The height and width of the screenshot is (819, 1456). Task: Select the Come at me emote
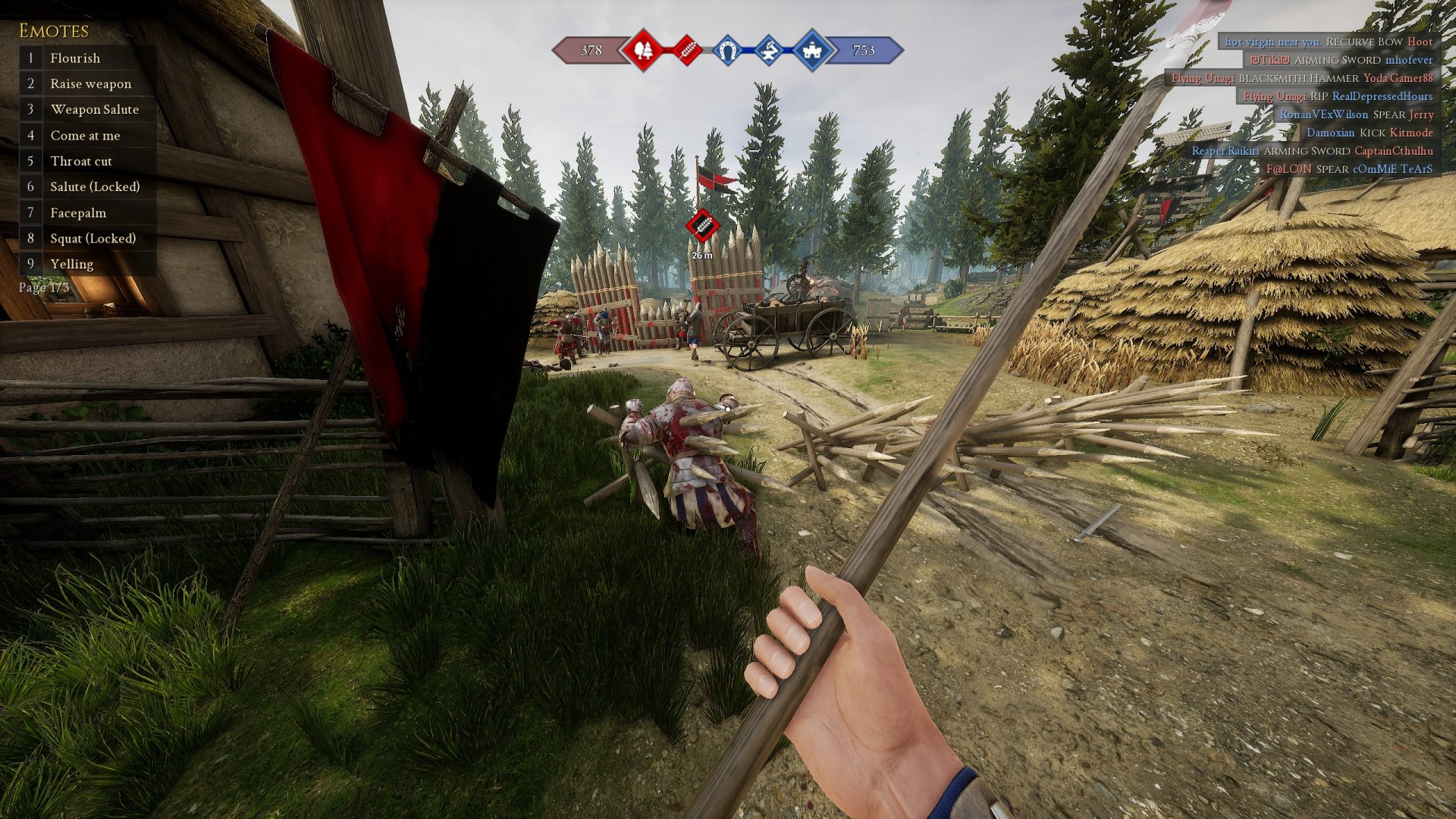pyautogui.click(x=85, y=136)
